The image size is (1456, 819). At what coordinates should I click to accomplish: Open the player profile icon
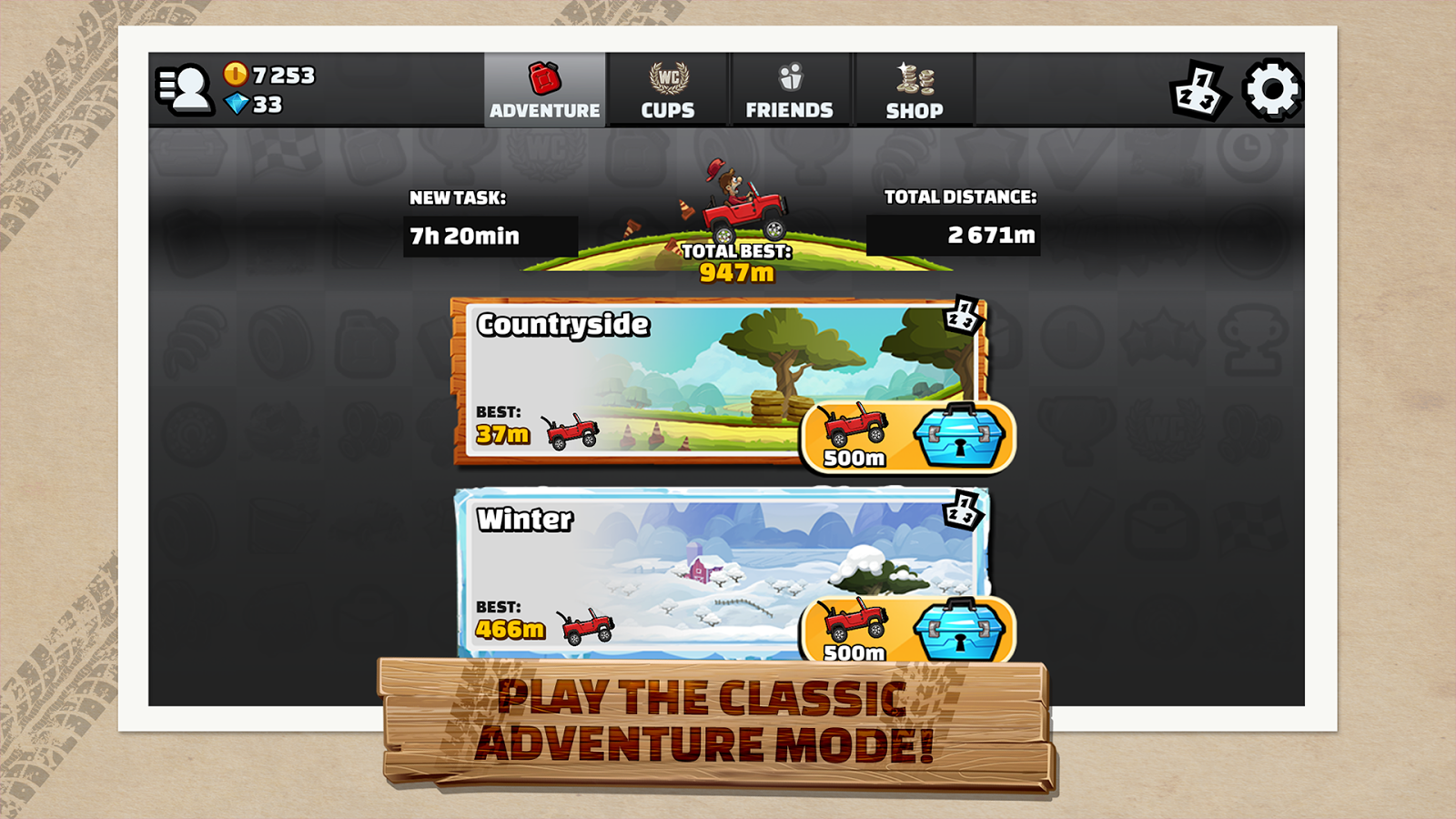[x=186, y=88]
